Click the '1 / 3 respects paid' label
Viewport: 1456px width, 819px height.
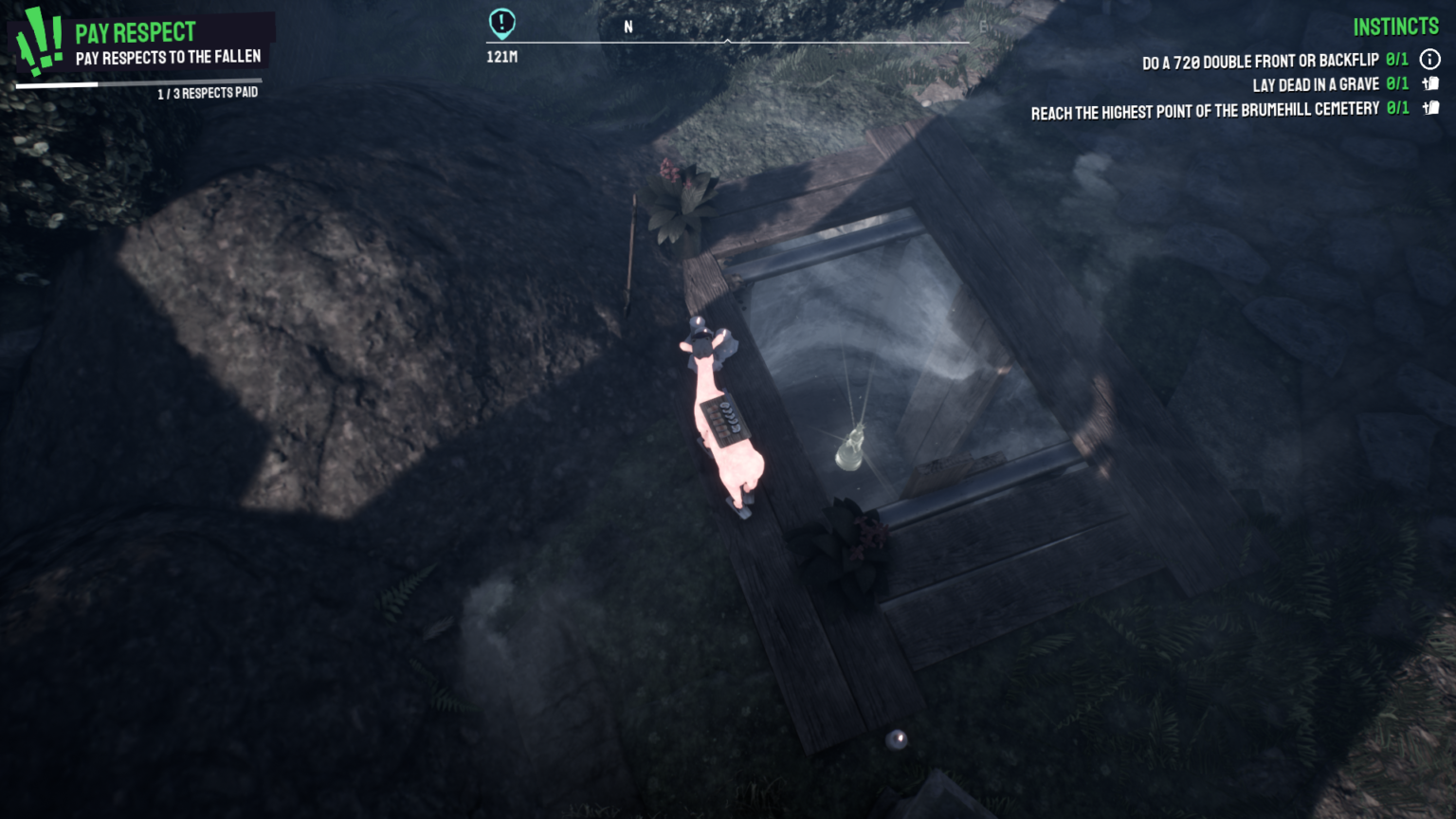point(209,92)
